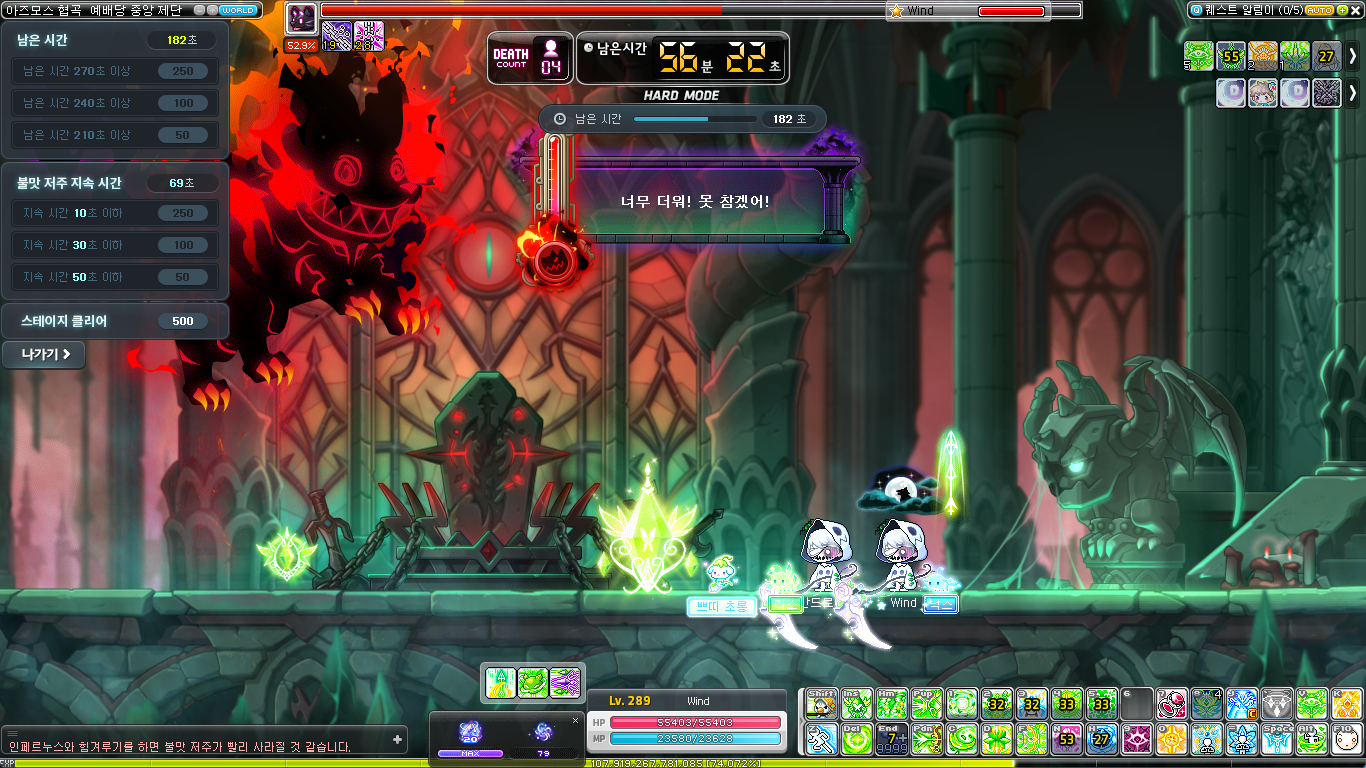Click the green arrow skill above level bar

[500, 683]
